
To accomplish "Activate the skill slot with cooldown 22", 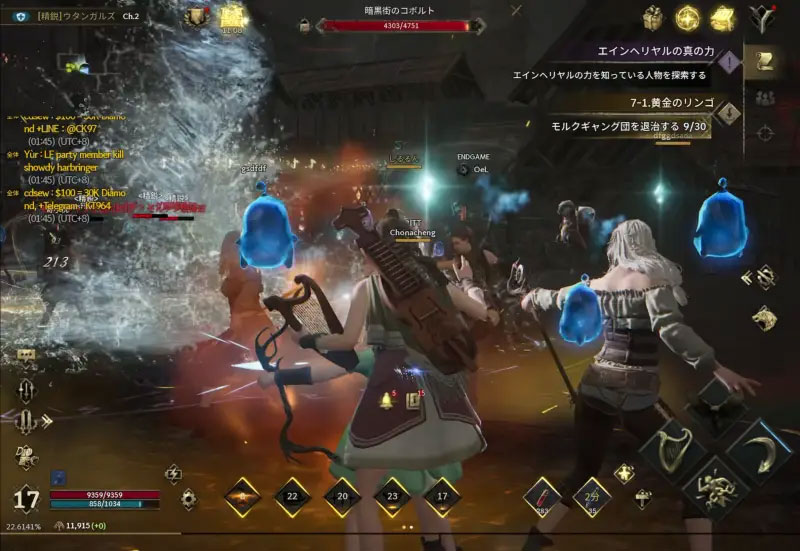I will 292,496.
